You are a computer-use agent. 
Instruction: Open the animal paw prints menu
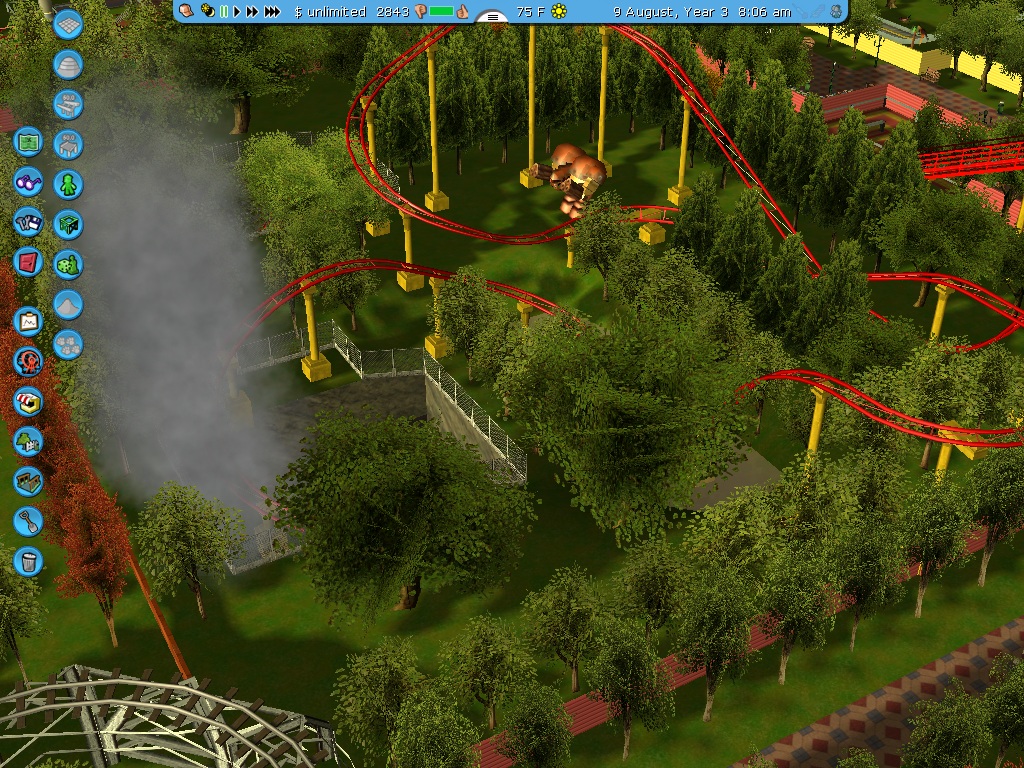(68, 345)
